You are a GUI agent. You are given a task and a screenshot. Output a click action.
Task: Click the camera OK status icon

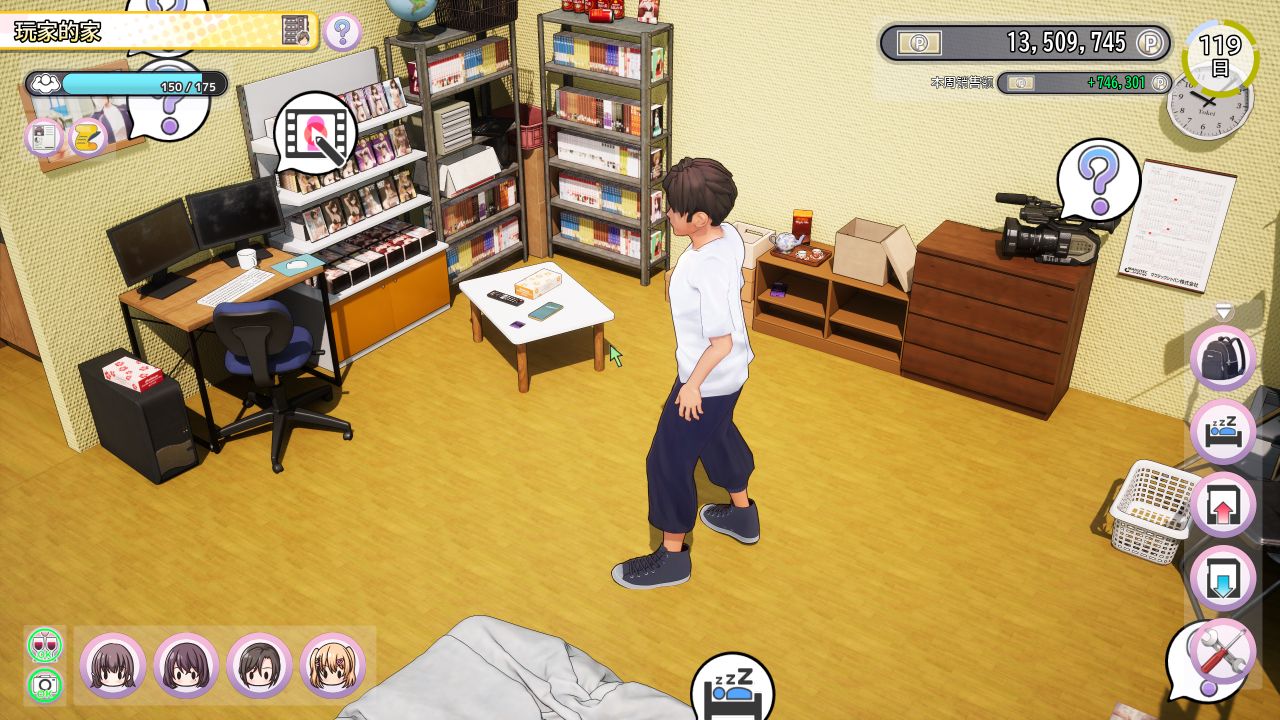pyautogui.click(x=44, y=685)
